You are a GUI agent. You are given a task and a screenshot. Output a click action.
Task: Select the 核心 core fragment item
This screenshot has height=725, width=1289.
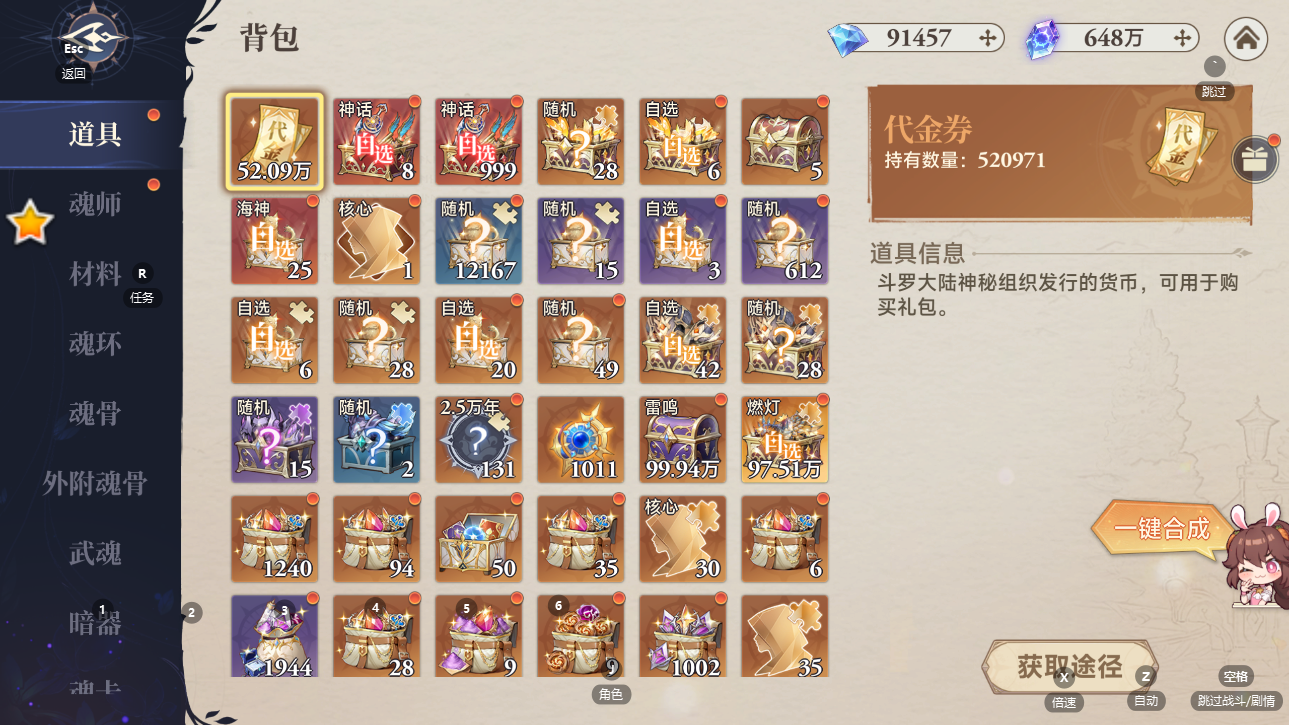click(377, 240)
